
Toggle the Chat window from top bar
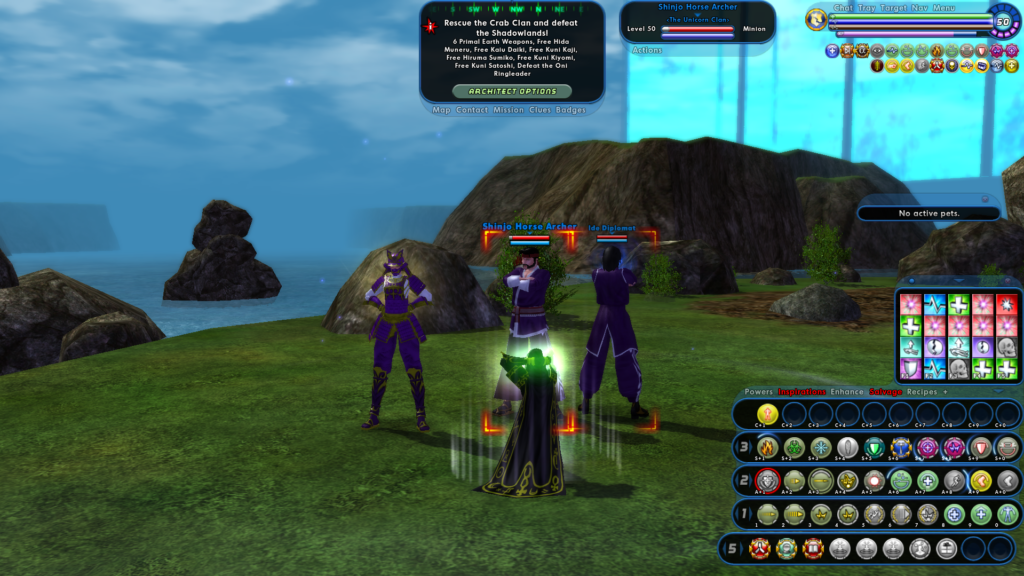pyautogui.click(x=843, y=8)
